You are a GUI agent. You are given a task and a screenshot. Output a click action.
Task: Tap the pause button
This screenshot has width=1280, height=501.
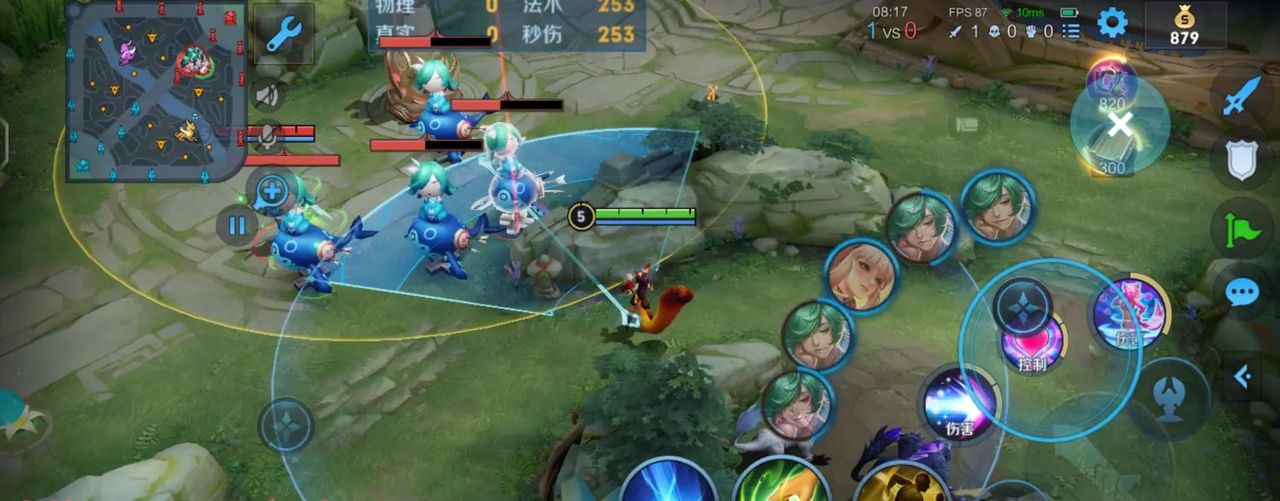pos(237,225)
